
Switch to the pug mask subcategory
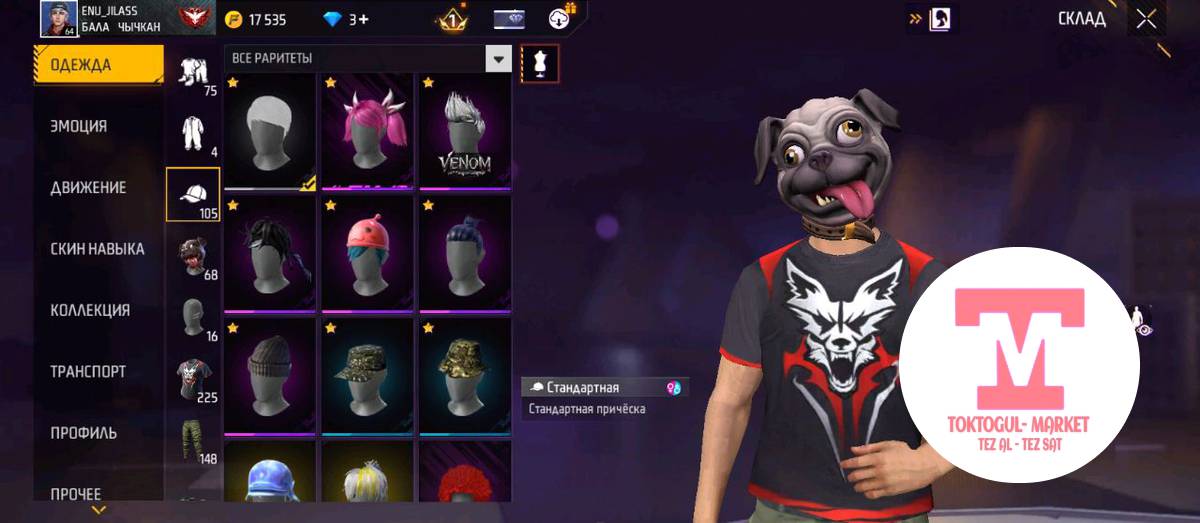click(192, 256)
